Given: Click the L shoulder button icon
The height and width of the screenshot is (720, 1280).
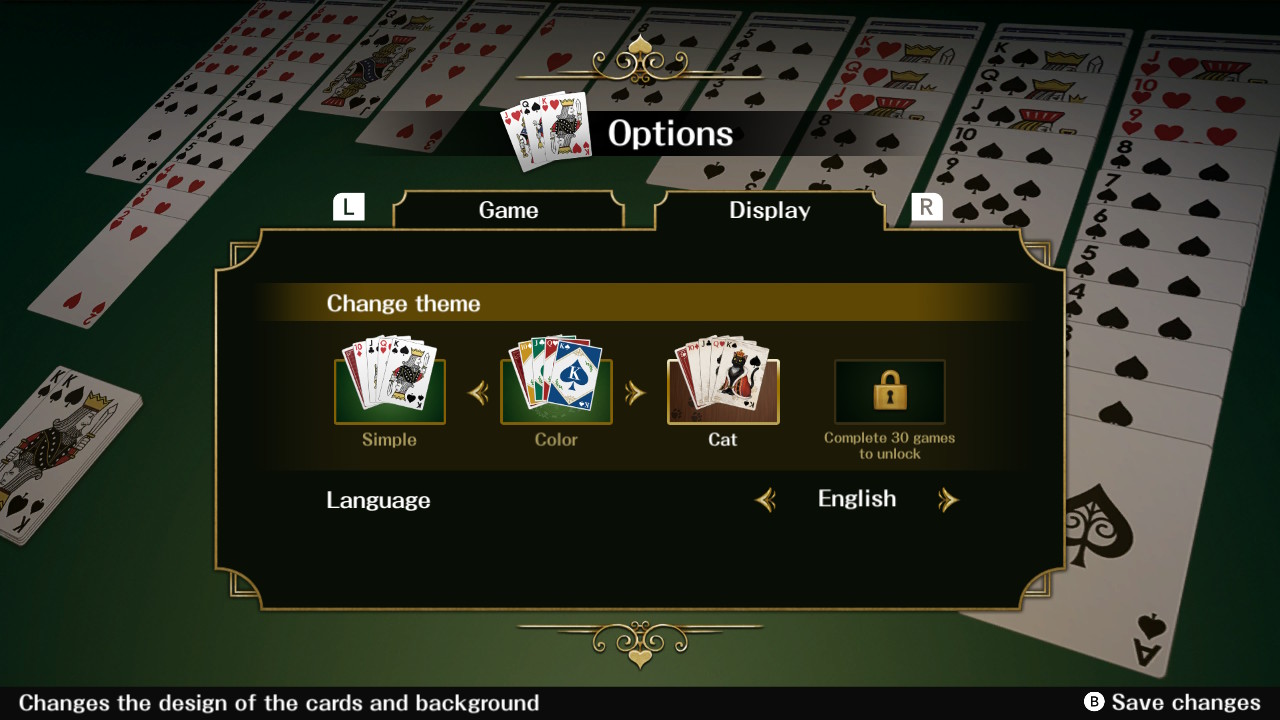Looking at the screenshot, I should (349, 206).
